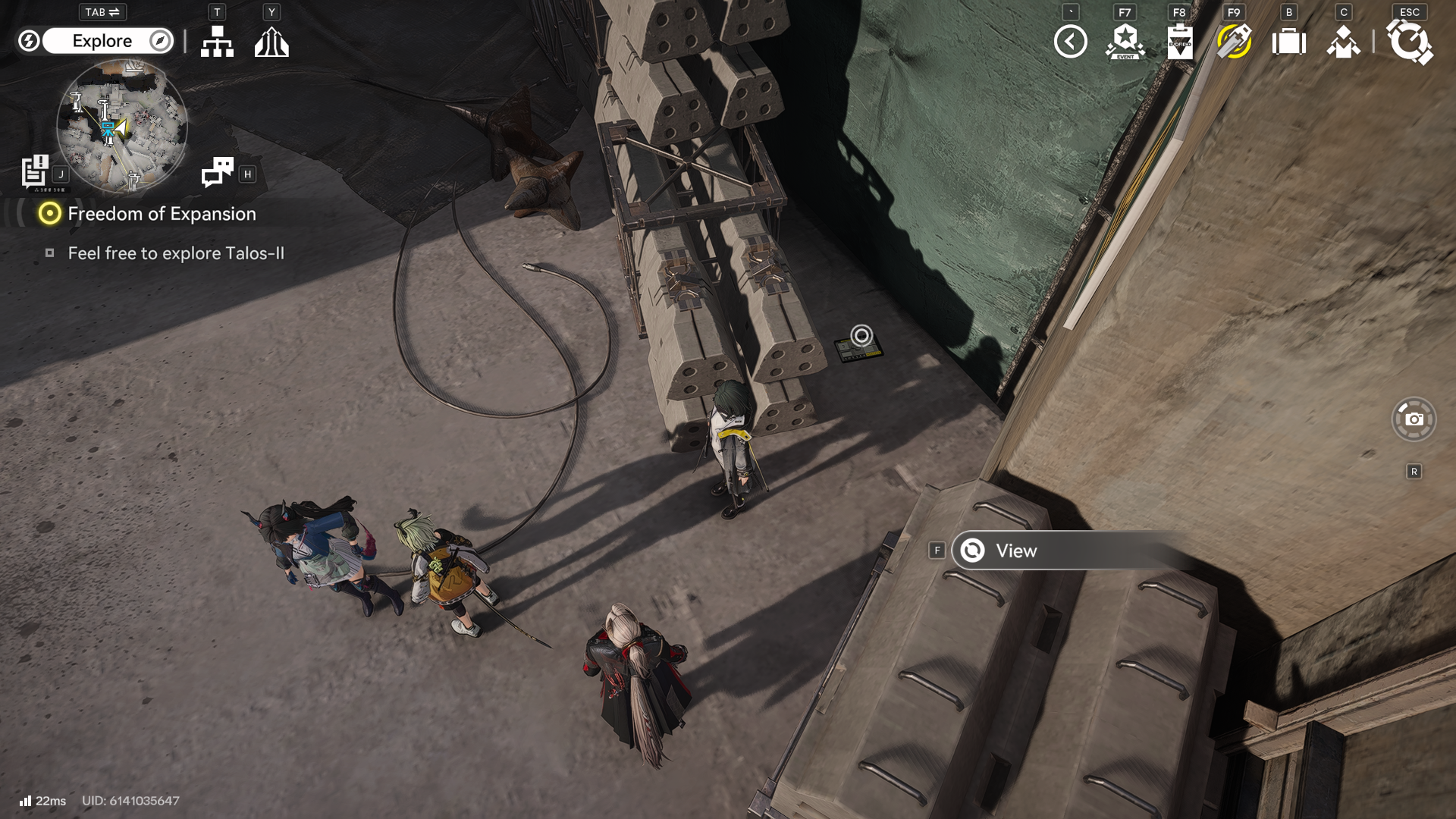Open the Event star icon
Viewport: 1456px width, 819px height.
tap(1125, 42)
